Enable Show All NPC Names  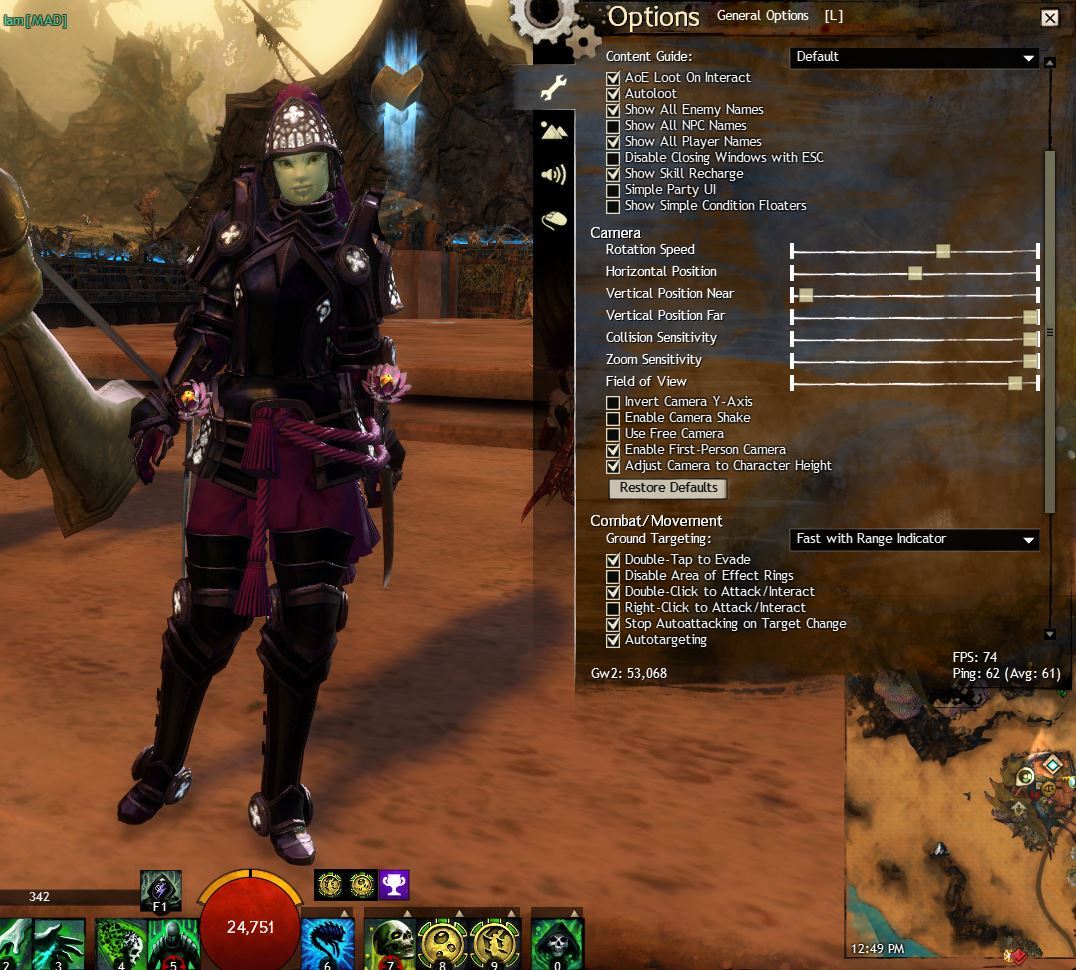click(x=613, y=126)
